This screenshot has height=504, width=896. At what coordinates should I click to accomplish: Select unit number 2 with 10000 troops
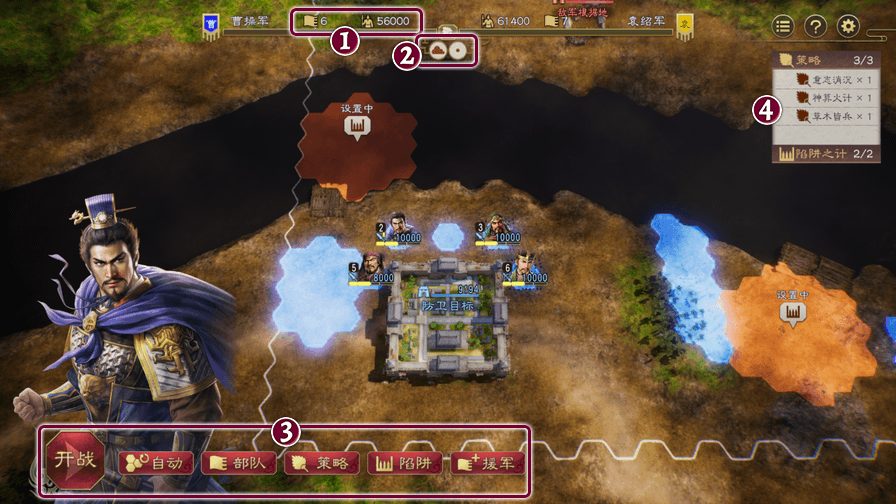click(398, 228)
